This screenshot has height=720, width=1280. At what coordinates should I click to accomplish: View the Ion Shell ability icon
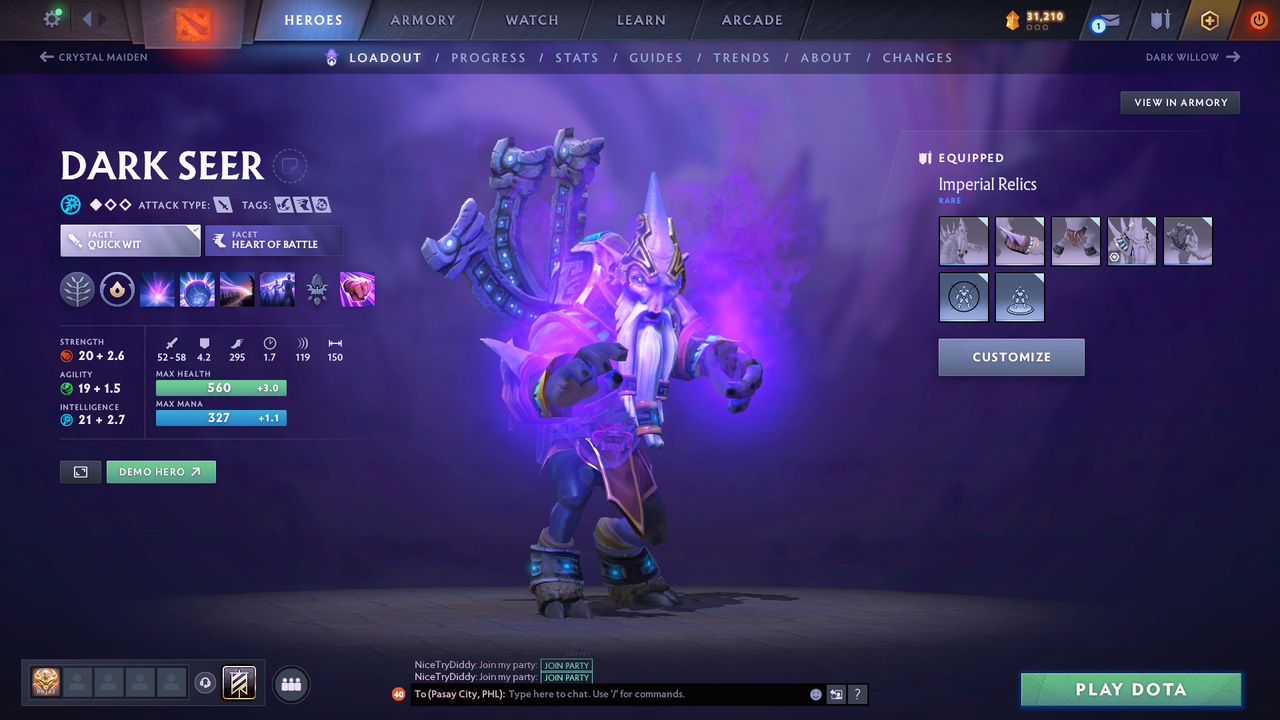click(x=197, y=289)
